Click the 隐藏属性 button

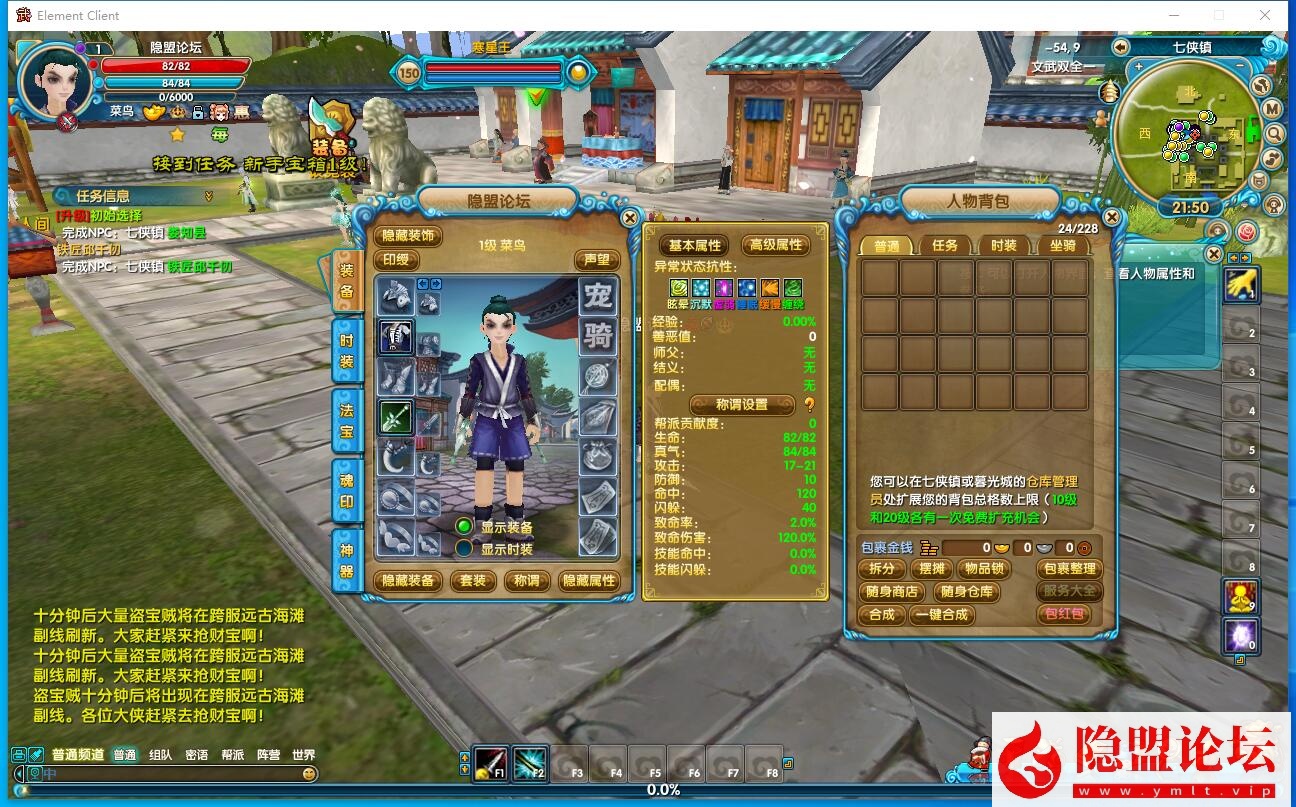tap(589, 581)
